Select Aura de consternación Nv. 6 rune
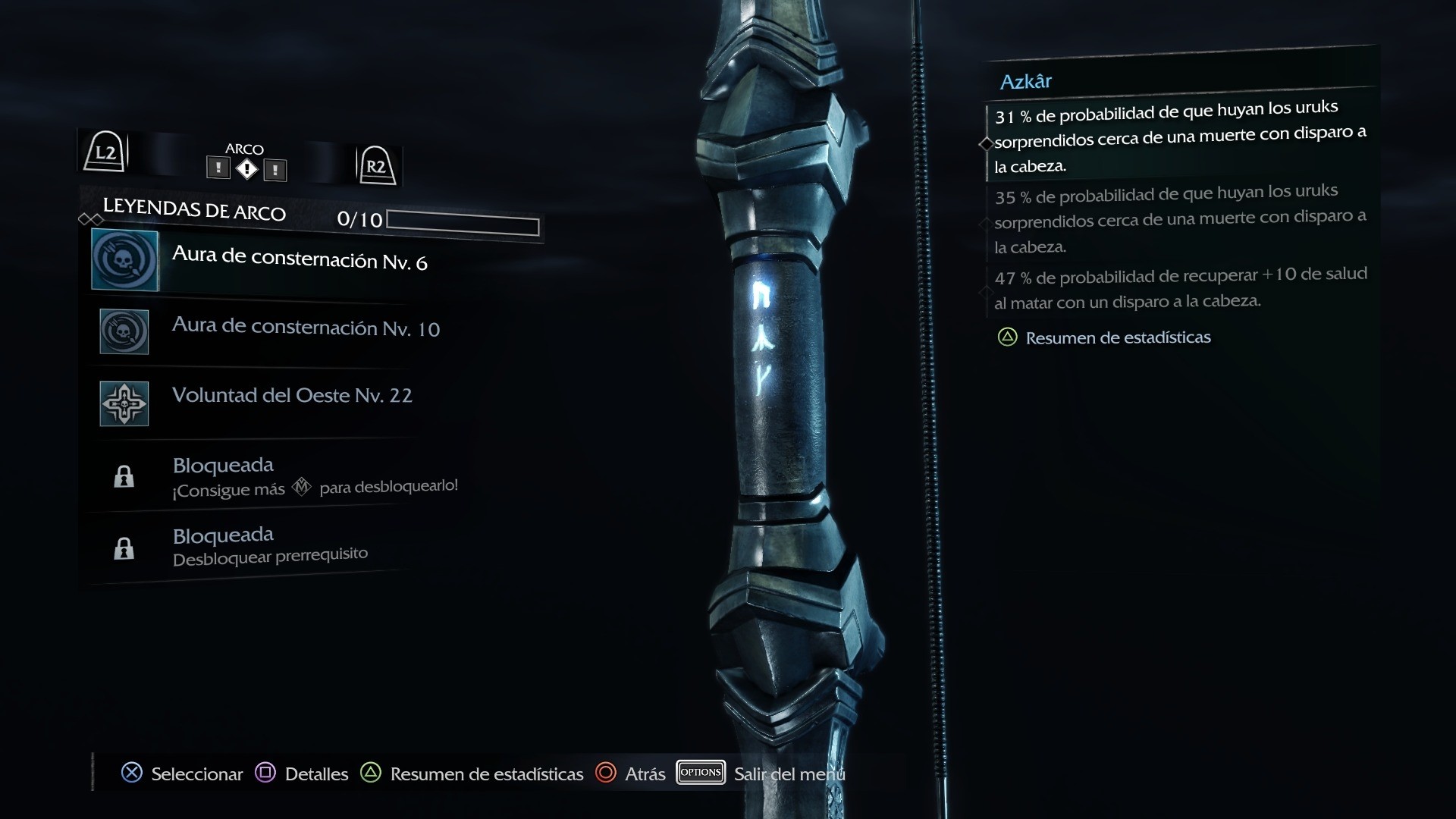Viewport: 1456px width, 819px height. [x=299, y=259]
